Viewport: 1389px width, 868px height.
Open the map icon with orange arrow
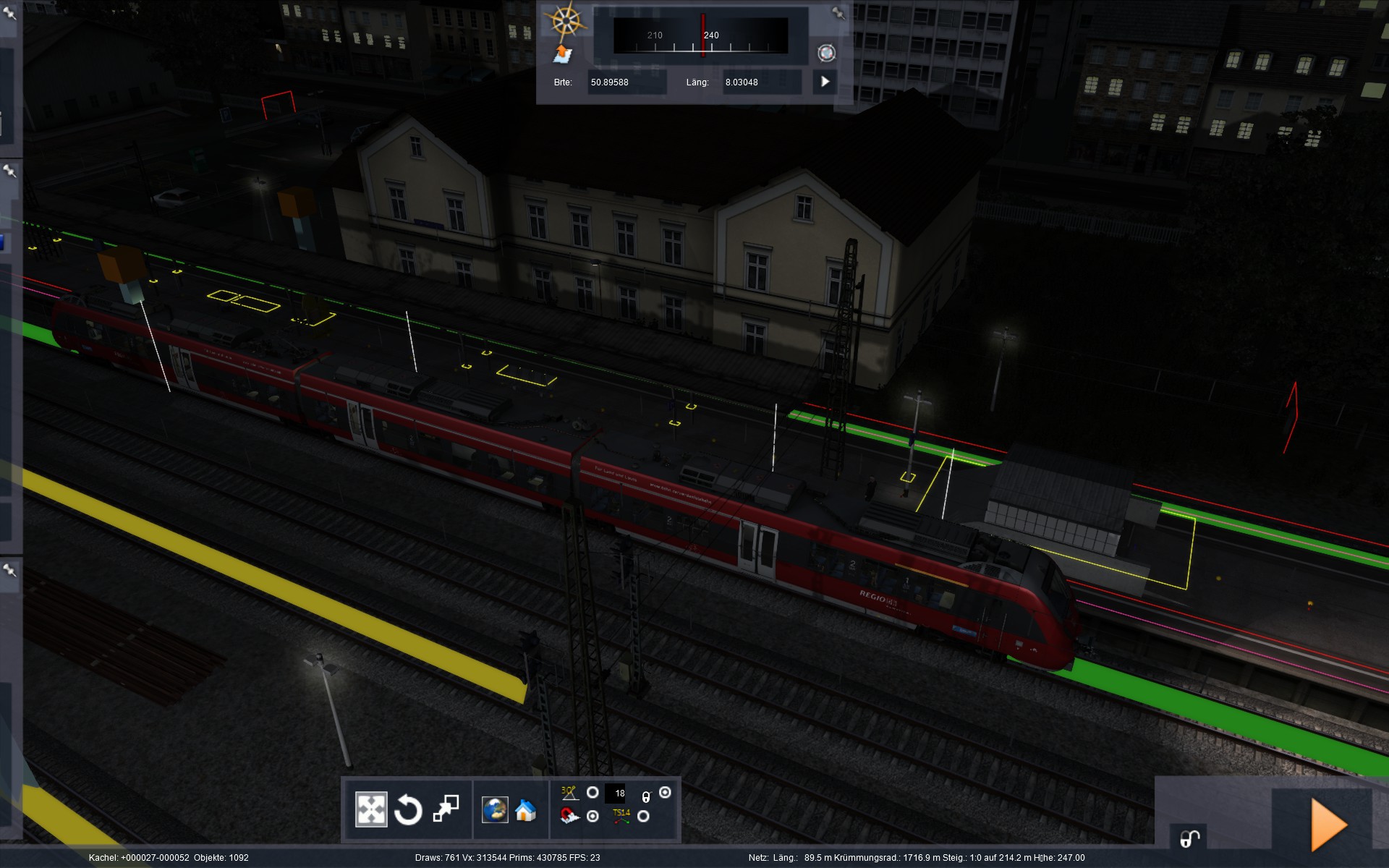pos(563,54)
